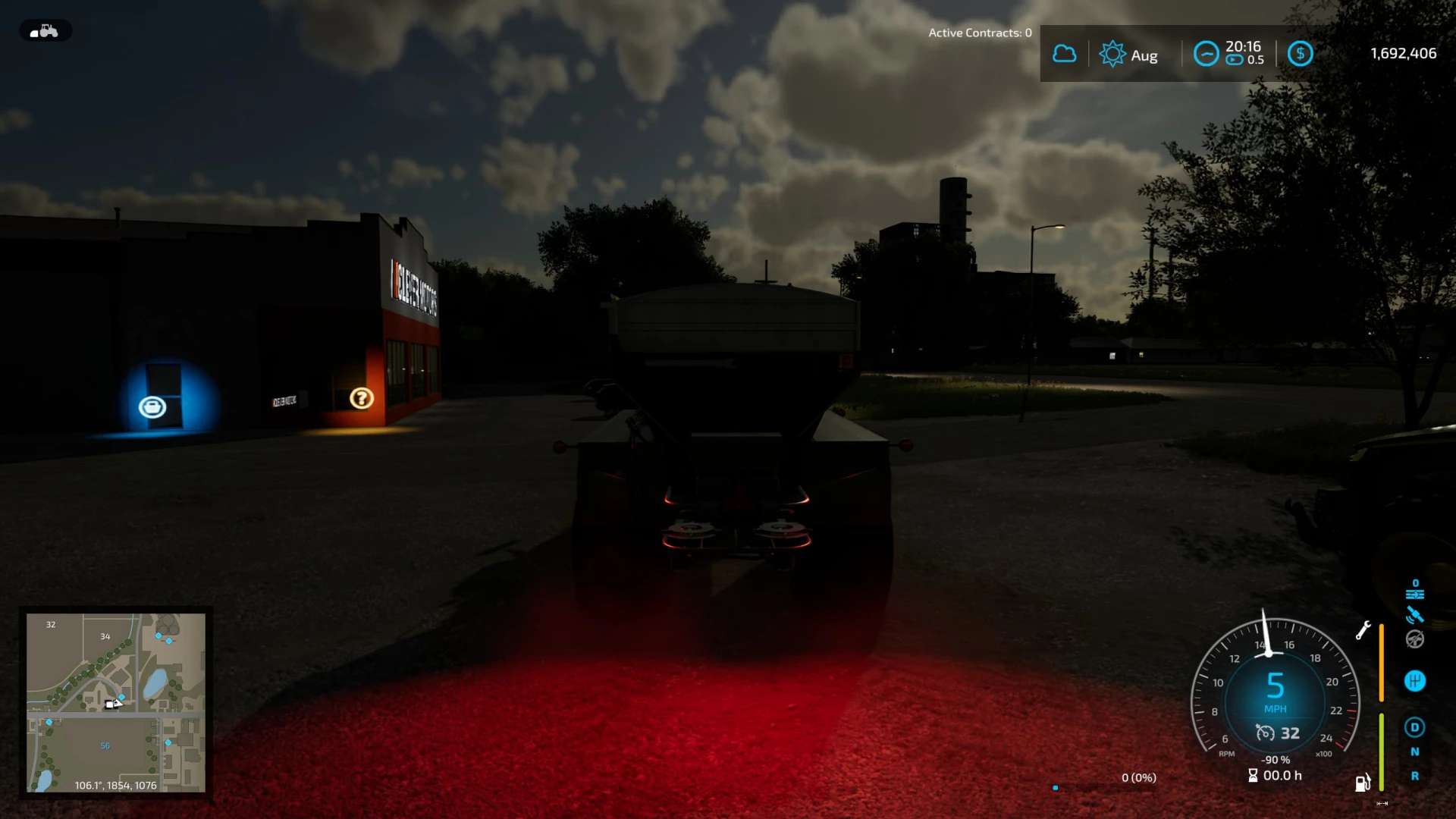Select the D drive gear indicator

1414,727
